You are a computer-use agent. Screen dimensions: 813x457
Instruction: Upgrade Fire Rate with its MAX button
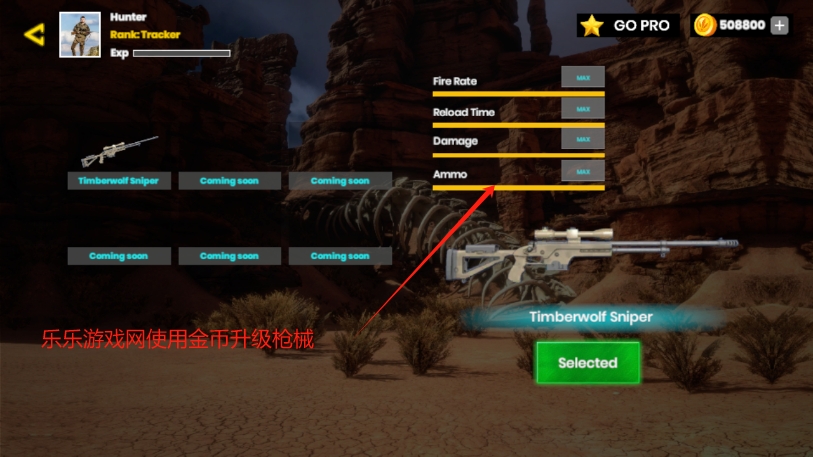pyautogui.click(x=583, y=78)
